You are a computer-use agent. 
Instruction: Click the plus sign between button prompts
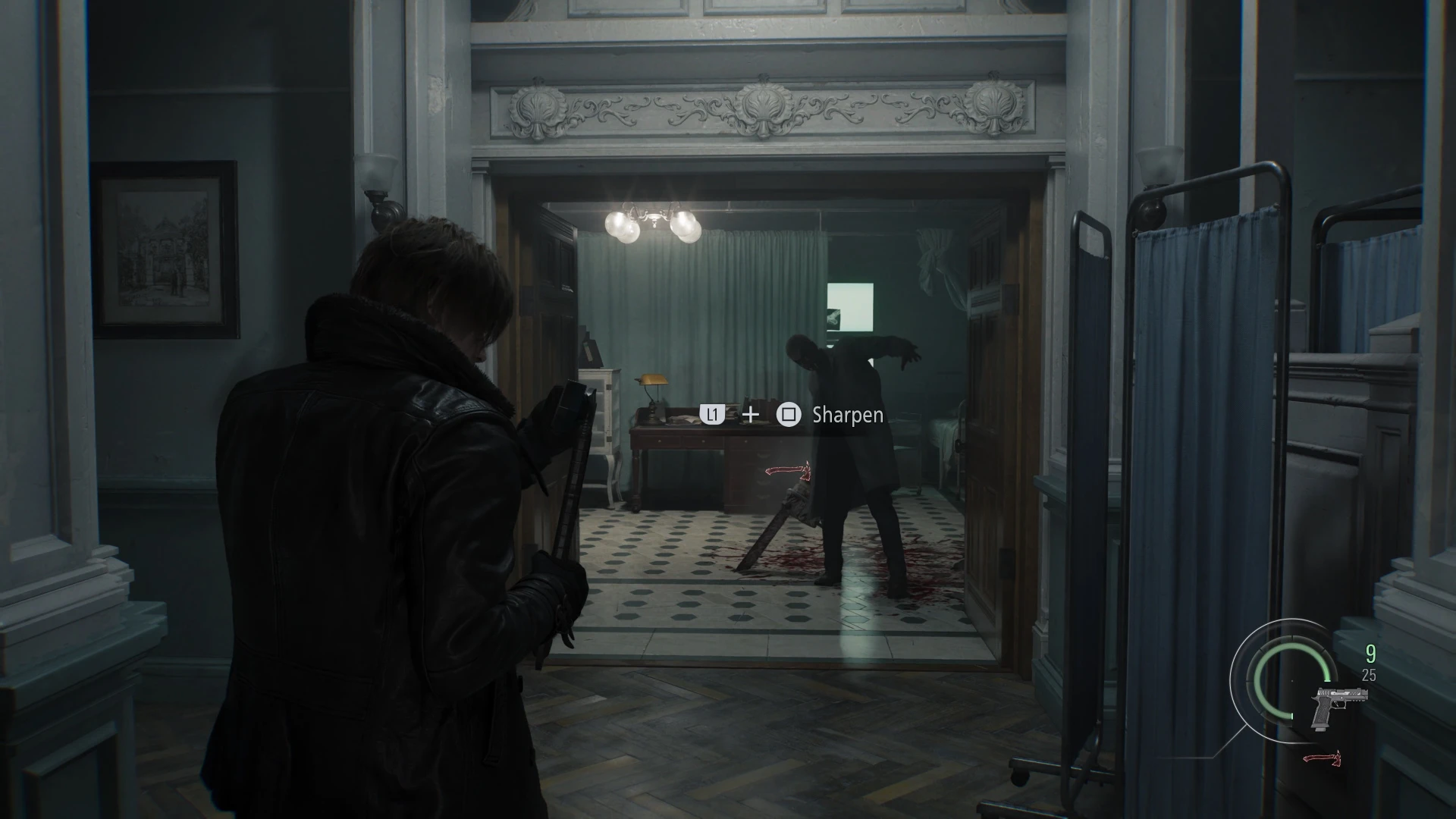pos(749,416)
